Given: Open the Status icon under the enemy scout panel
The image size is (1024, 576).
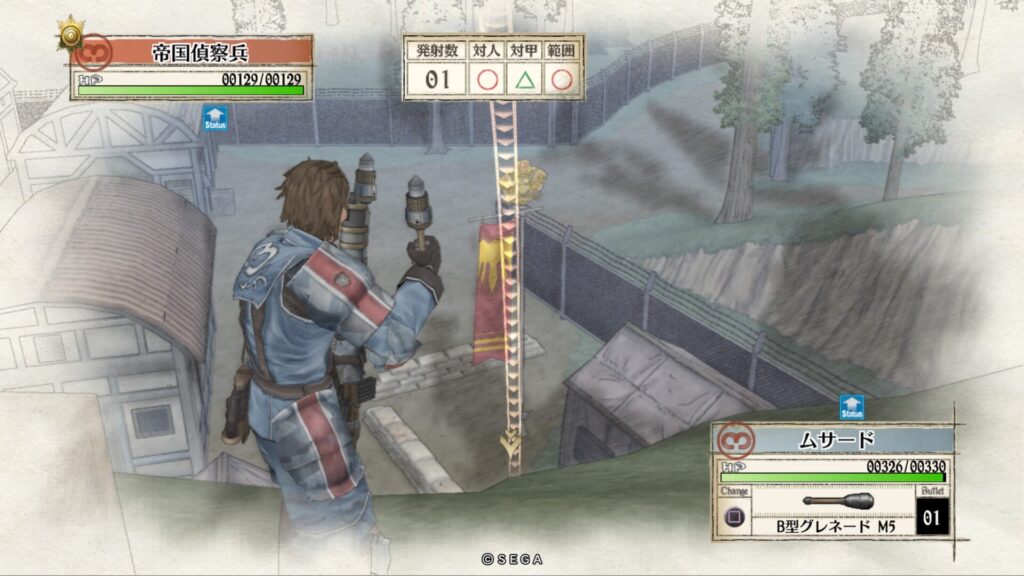Looking at the screenshot, I should [x=215, y=118].
